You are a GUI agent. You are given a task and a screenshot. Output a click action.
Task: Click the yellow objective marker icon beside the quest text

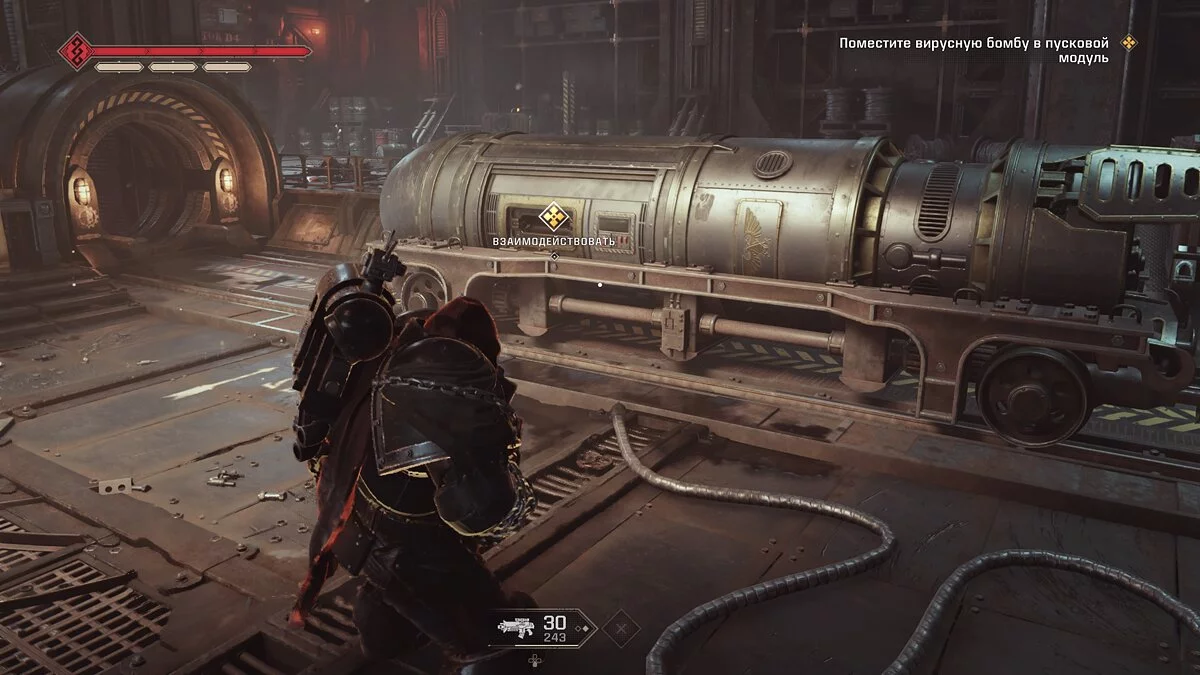coord(1129,43)
